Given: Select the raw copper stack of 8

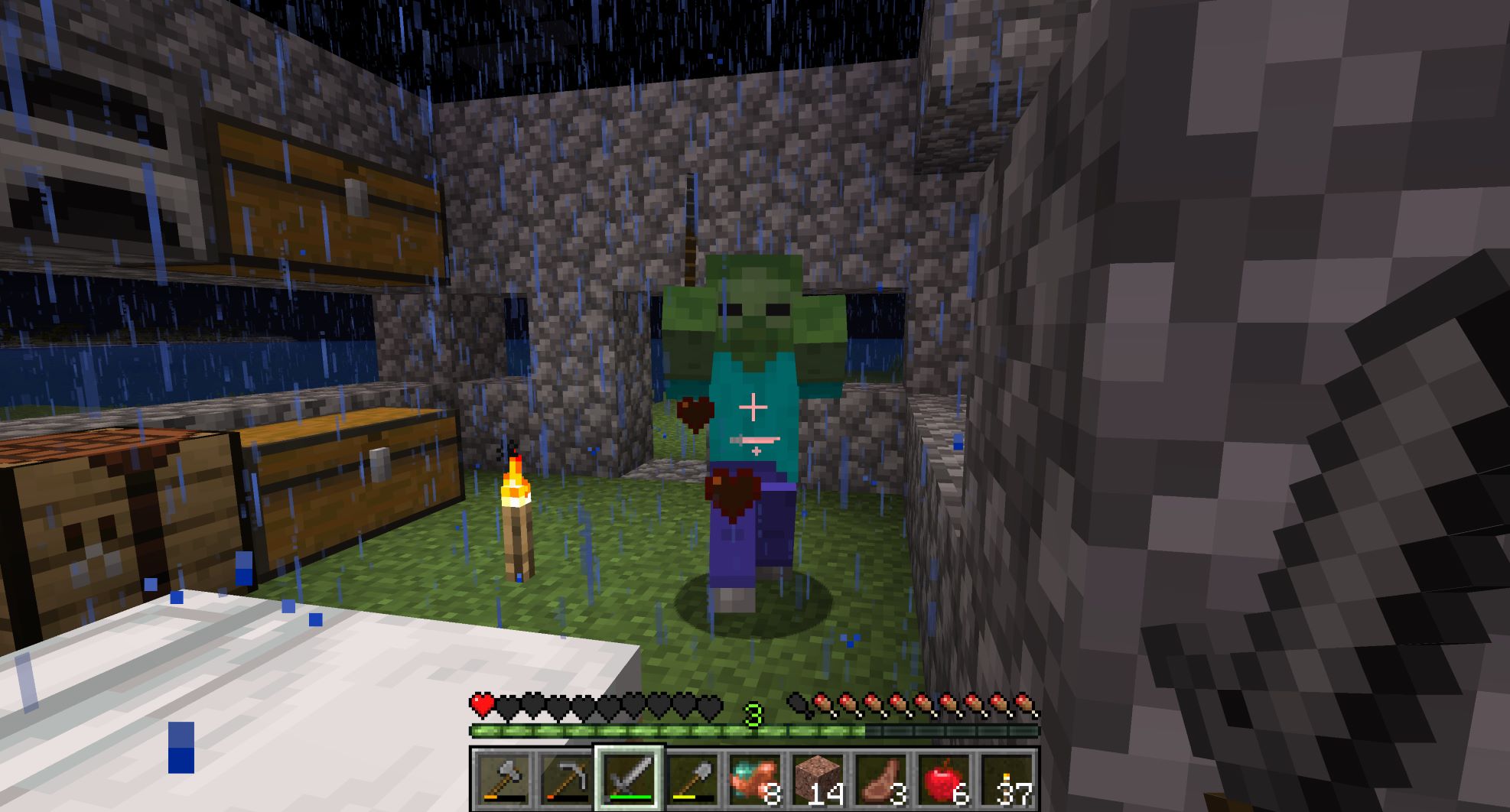Looking at the screenshot, I should [x=755, y=778].
